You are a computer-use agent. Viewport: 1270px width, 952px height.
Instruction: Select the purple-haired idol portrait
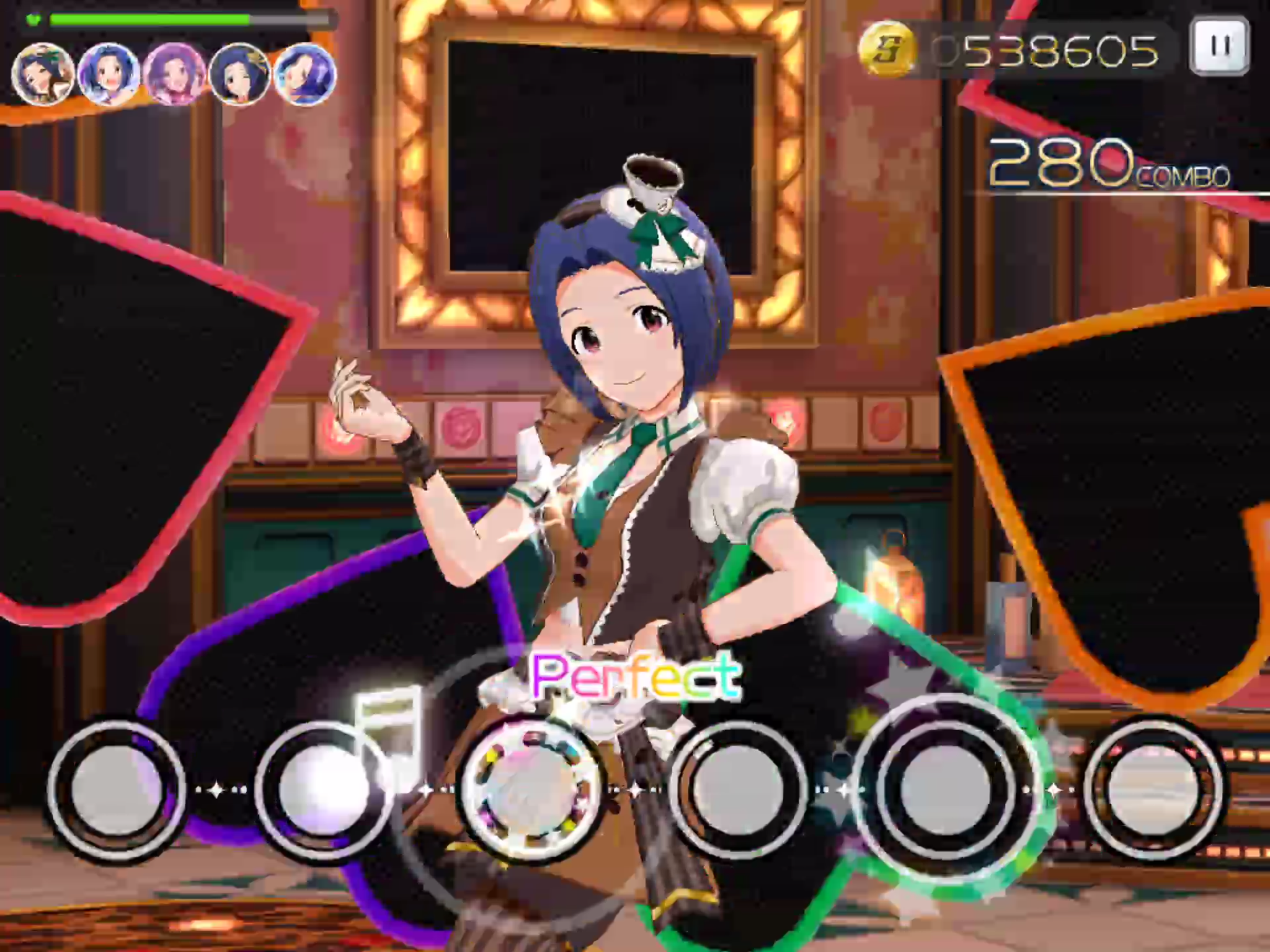174,75
